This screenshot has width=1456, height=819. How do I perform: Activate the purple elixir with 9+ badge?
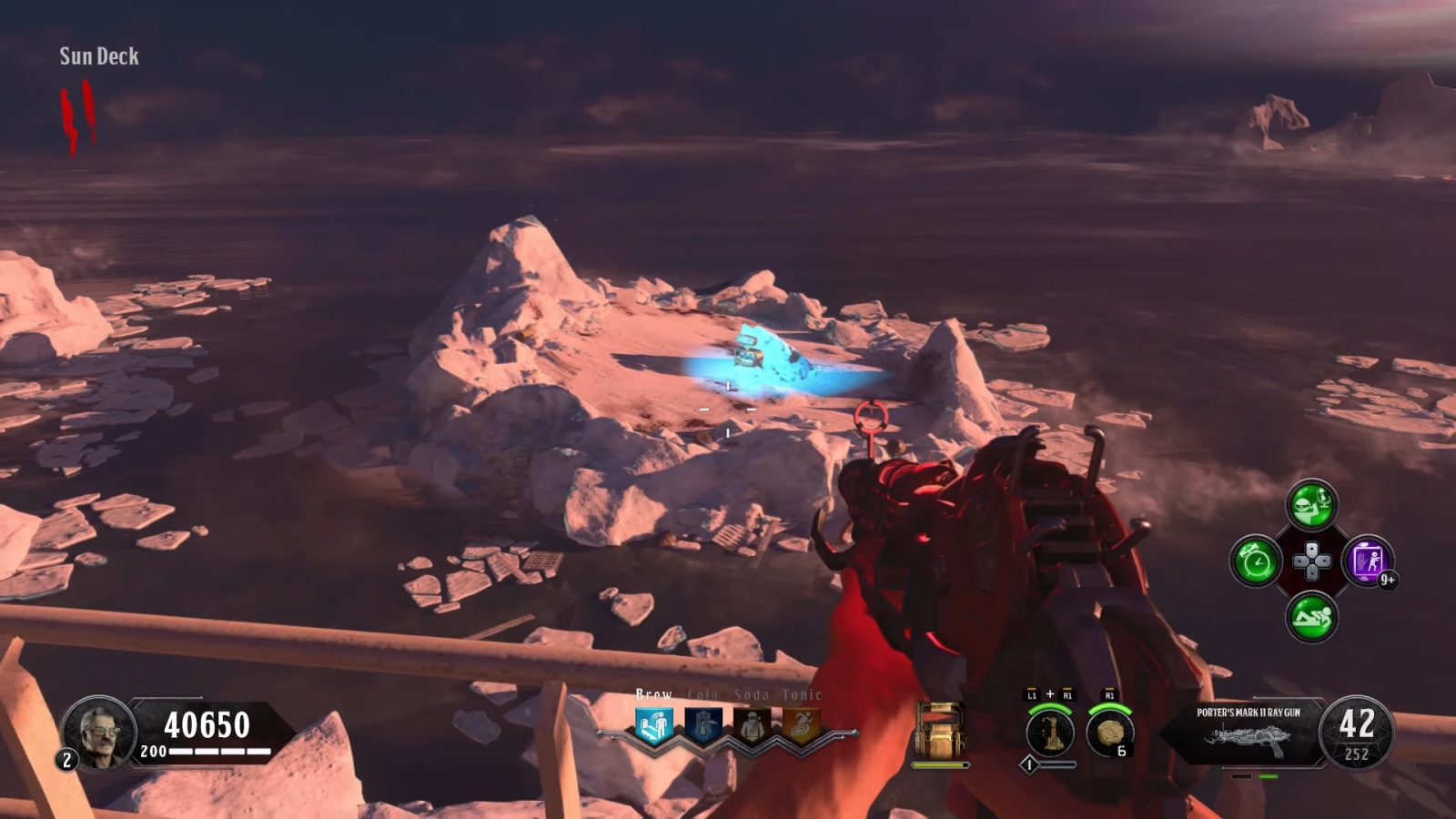1368,561
